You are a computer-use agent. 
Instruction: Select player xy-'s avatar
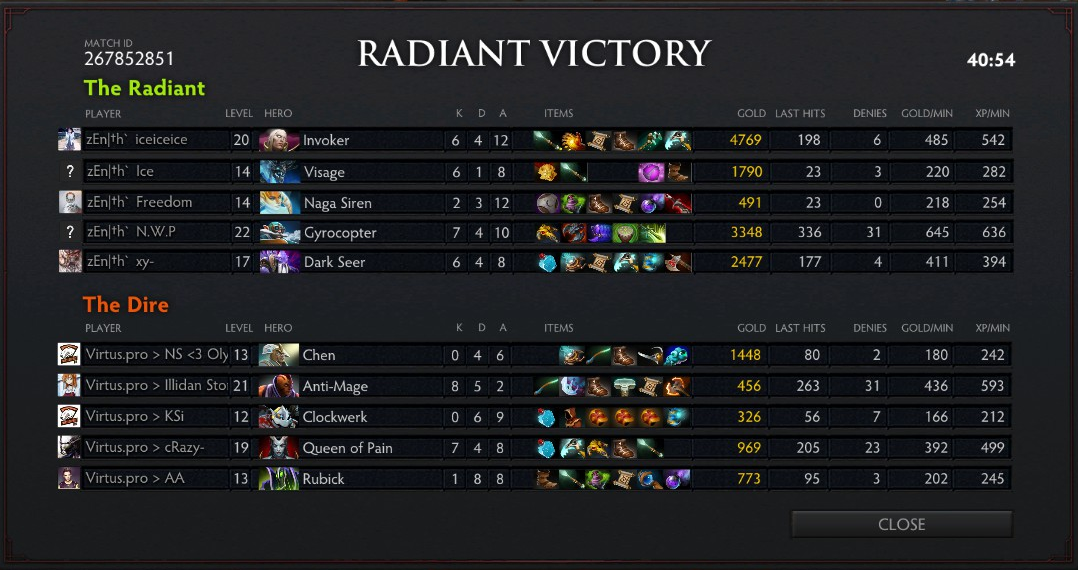pyautogui.click(x=69, y=262)
